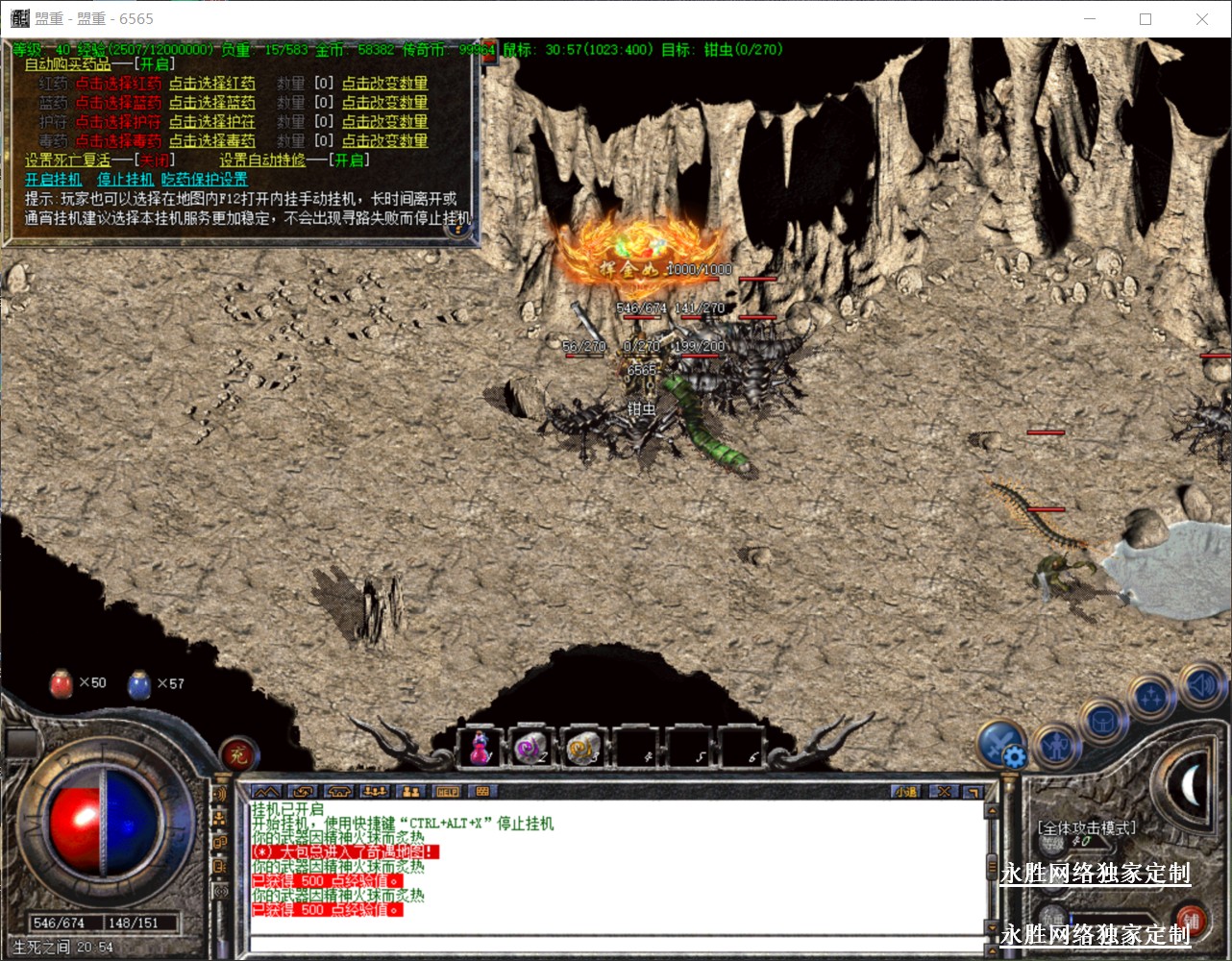Click yellow 点击选择红药 link
1232x961 pixels.
pos(212,84)
